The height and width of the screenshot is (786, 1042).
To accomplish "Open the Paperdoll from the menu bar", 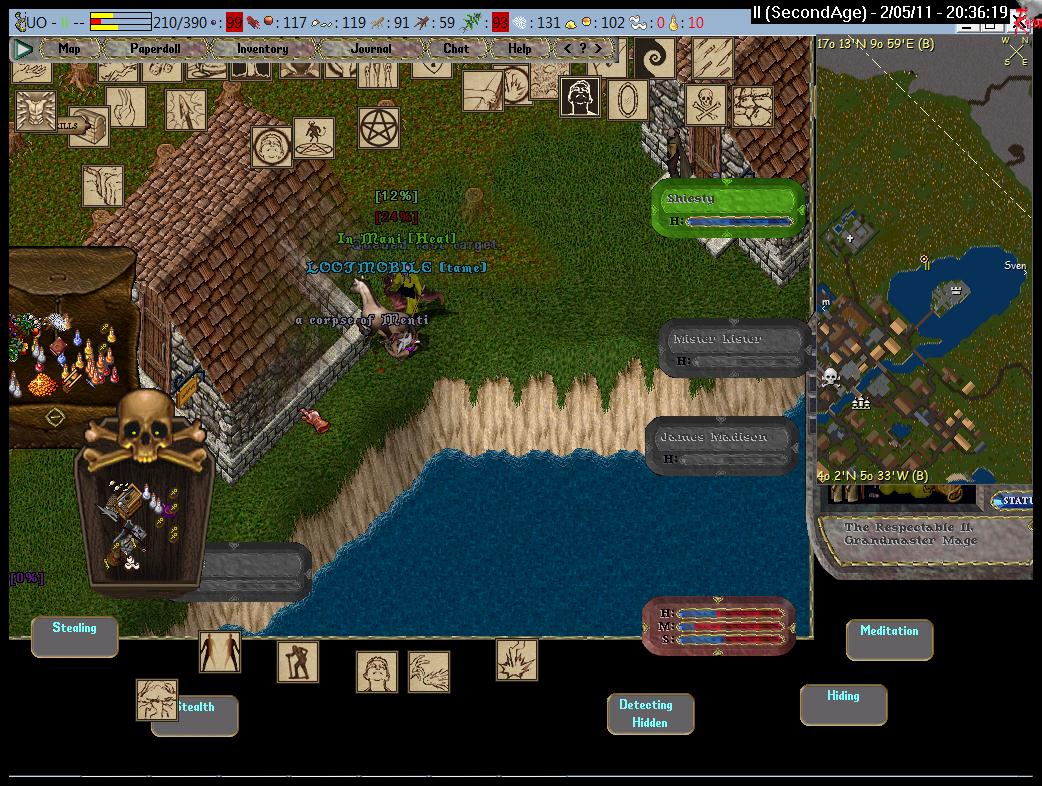I will 155,48.
